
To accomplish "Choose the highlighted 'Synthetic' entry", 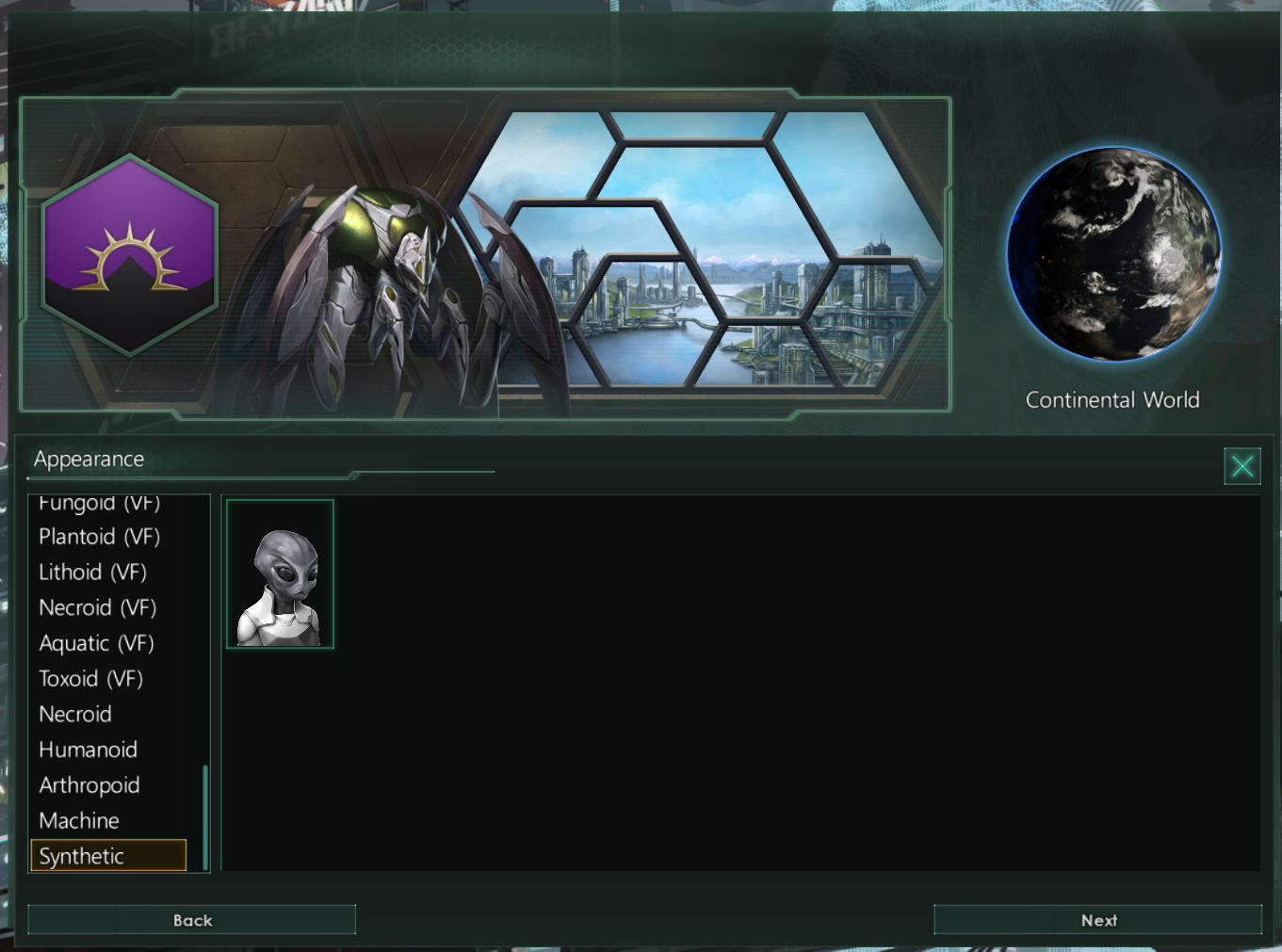I will (81, 856).
